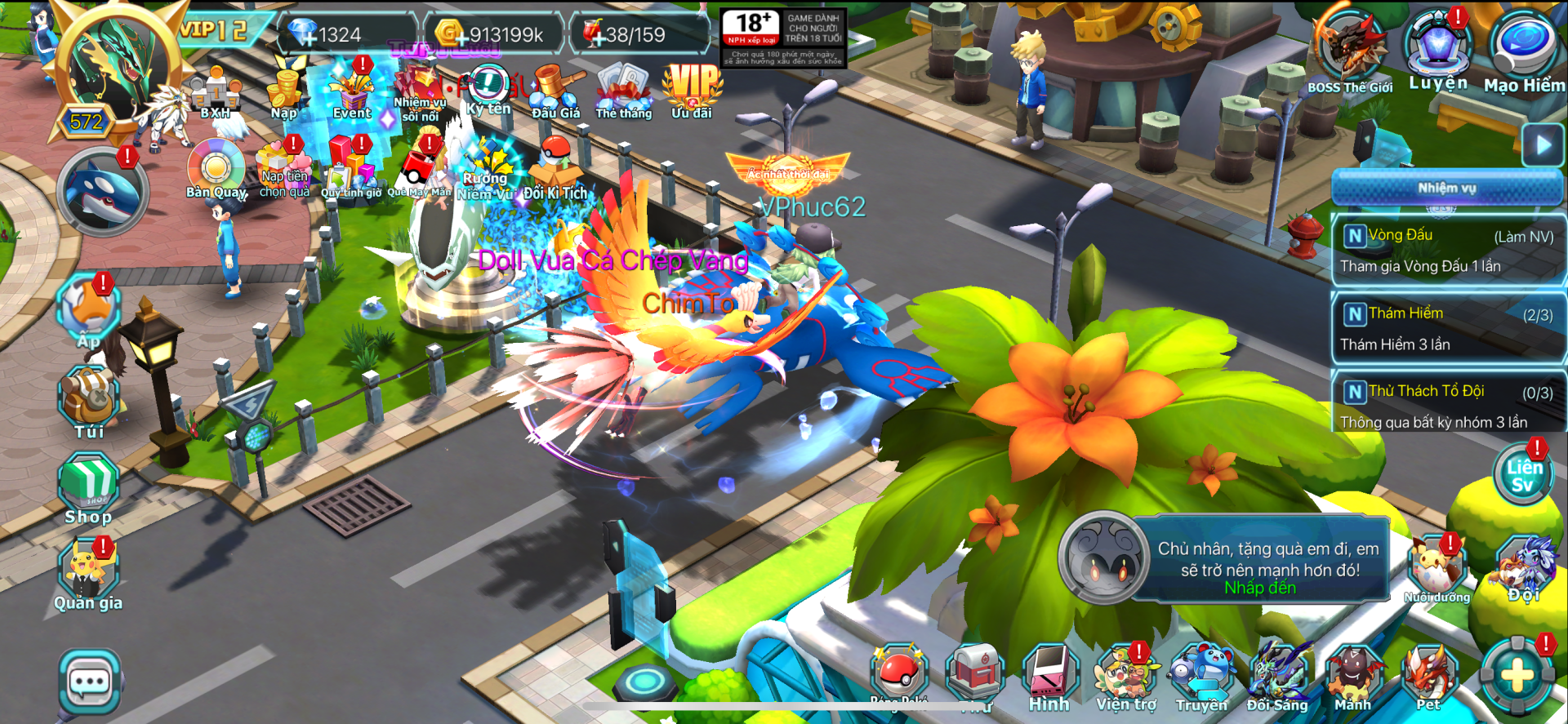This screenshot has height=724, width=1568.
Task: Open the BXH leaderboard icon
Action: [x=216, y=93]
